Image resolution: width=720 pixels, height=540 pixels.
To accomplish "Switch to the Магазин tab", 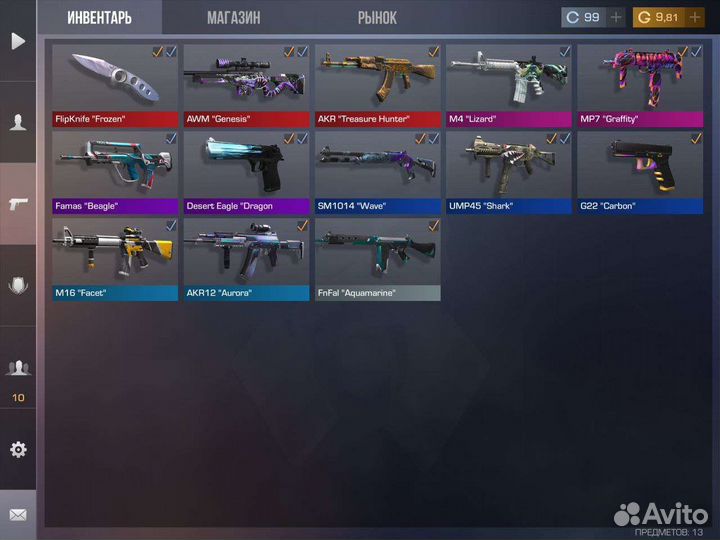I will pyautogui.click(x=234, y=17).
